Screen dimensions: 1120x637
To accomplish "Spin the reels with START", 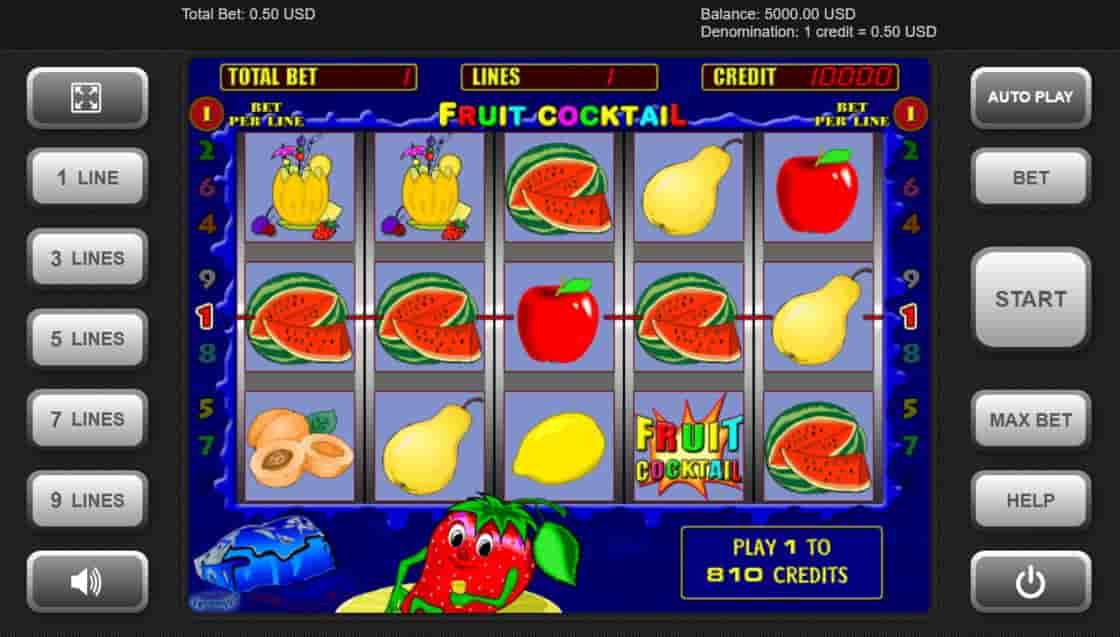I will point(1030,298).
